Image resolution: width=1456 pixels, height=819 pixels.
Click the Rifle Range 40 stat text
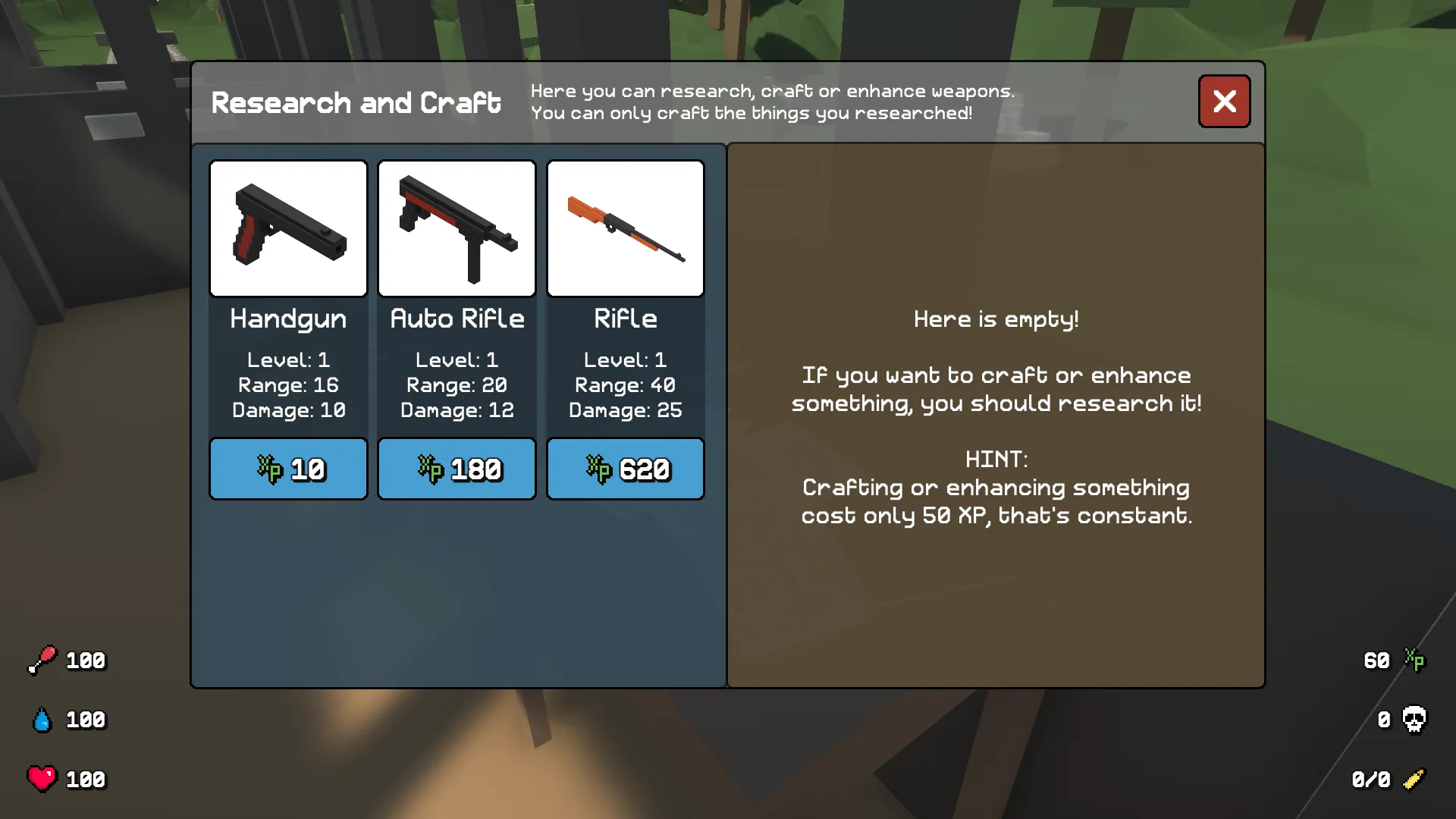coord(625,385)
